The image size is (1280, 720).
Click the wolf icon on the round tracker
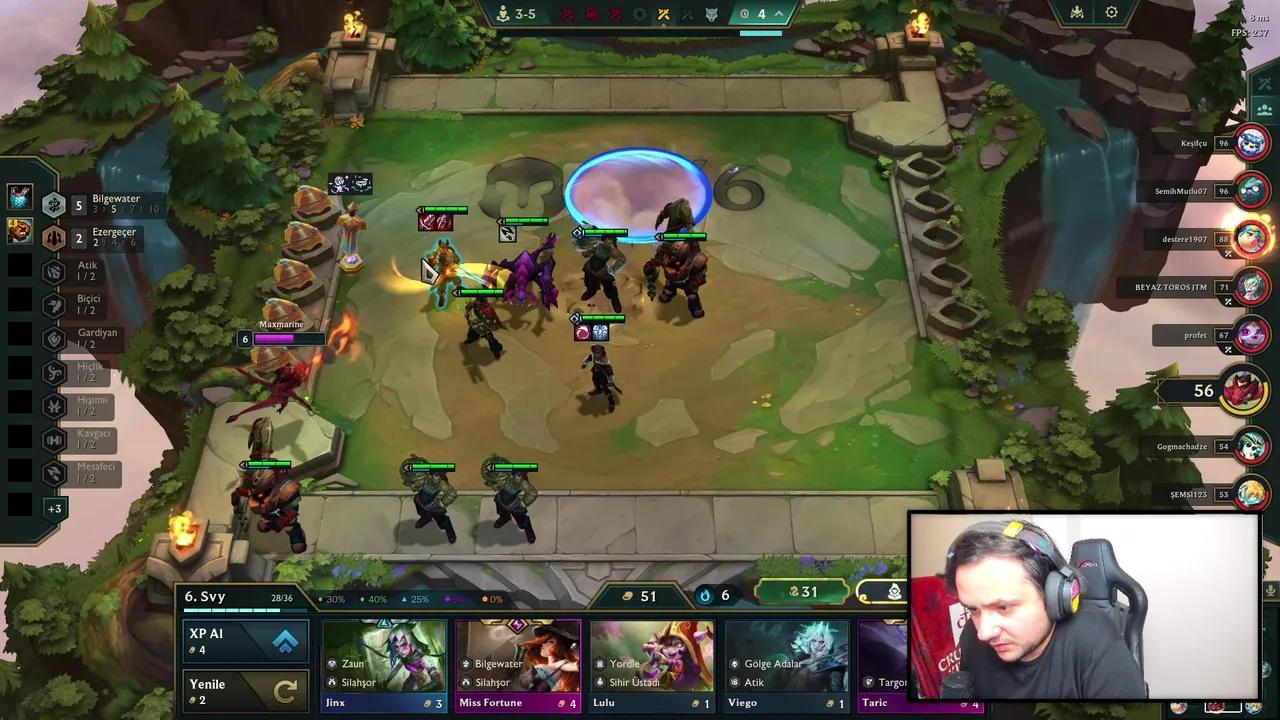[x=713, y=14]
